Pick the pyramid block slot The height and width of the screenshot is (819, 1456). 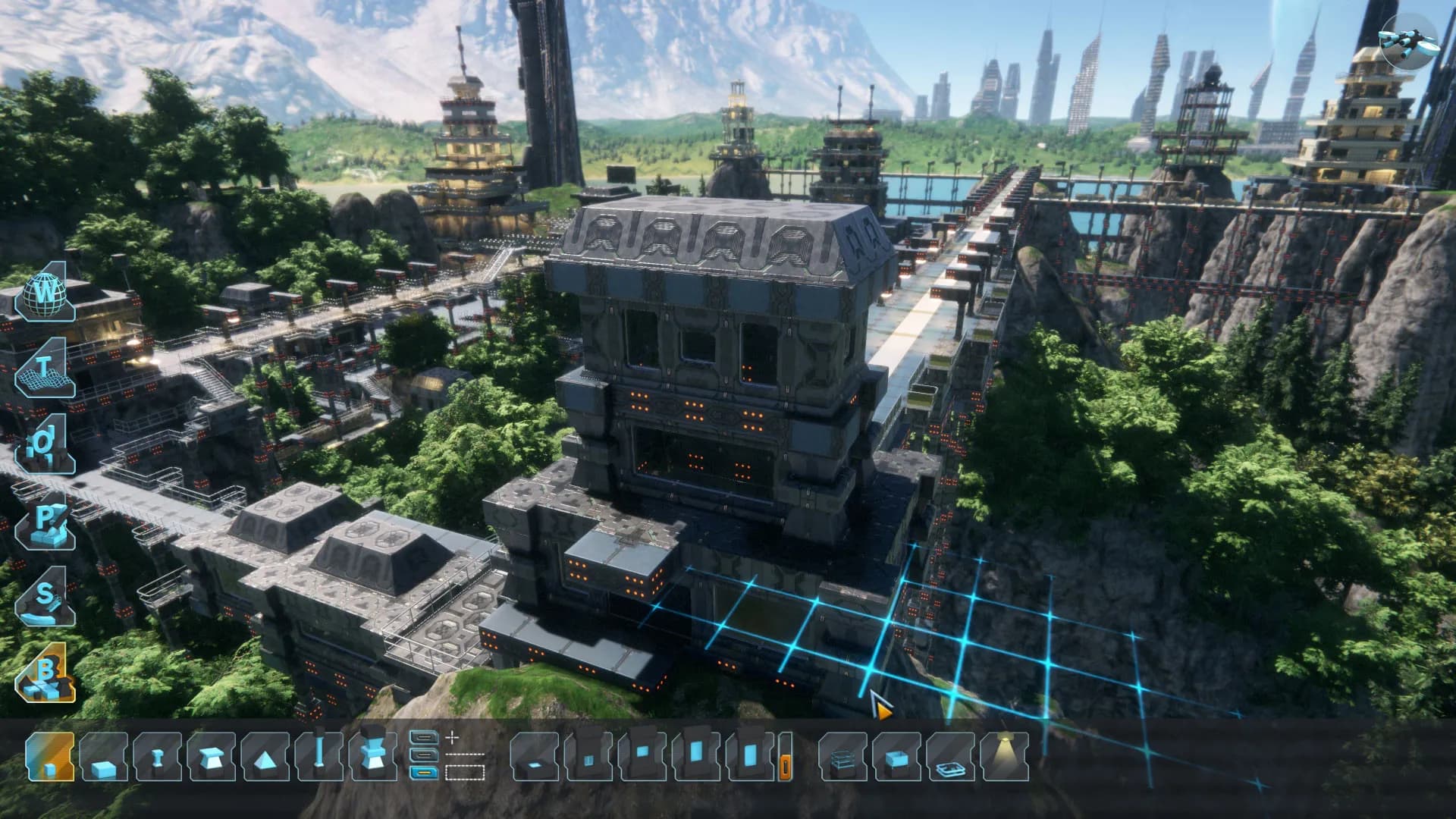265,756
